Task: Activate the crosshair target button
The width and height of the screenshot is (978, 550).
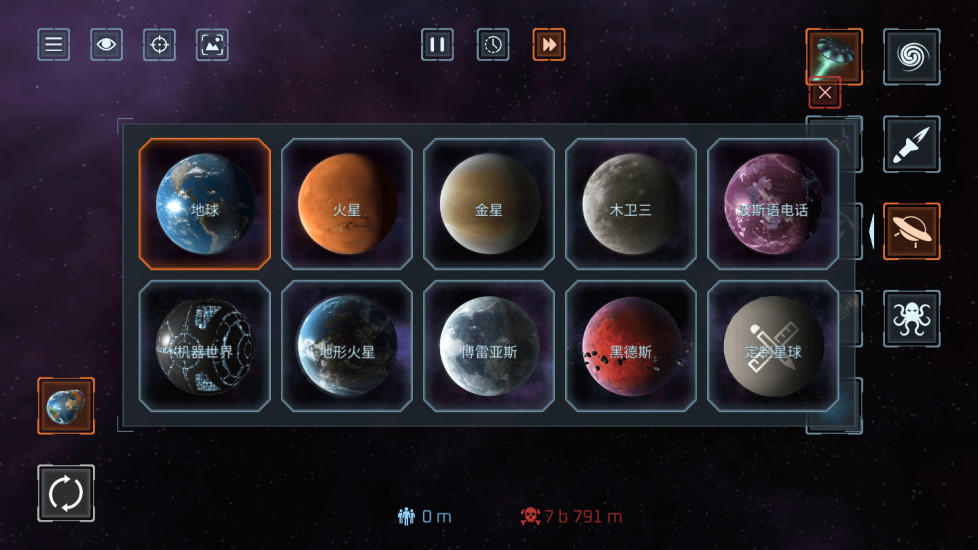Action: click(x=159, y=45)
